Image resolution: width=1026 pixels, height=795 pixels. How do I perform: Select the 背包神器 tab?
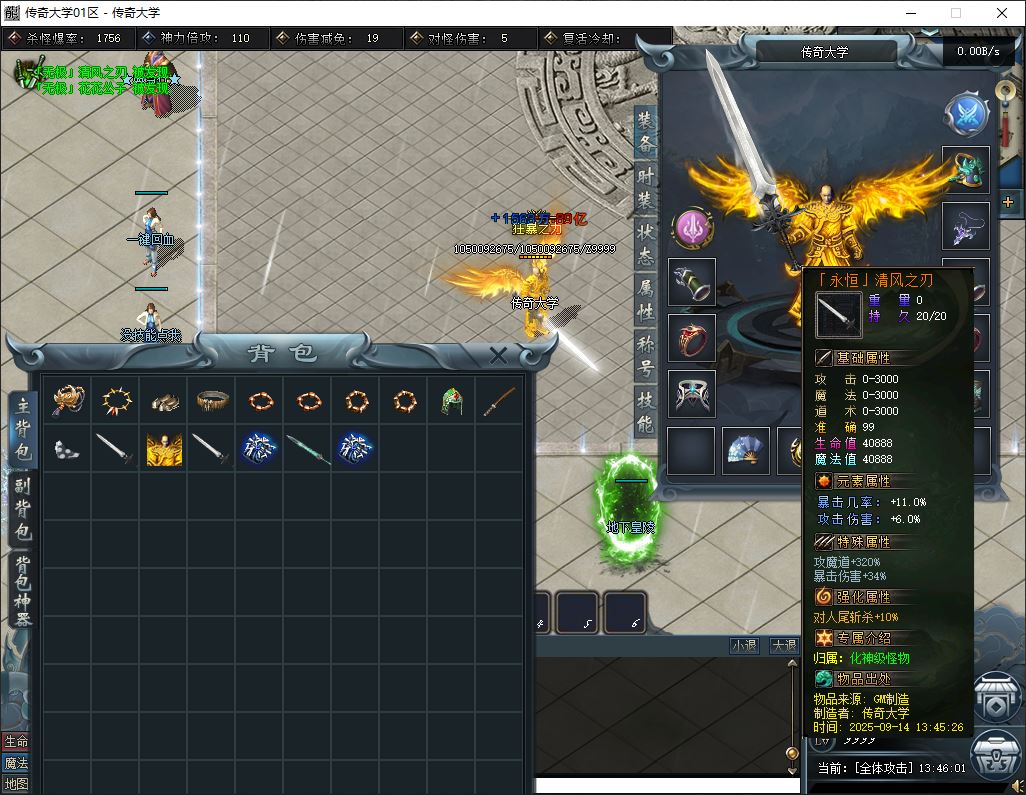coord(22,588)
